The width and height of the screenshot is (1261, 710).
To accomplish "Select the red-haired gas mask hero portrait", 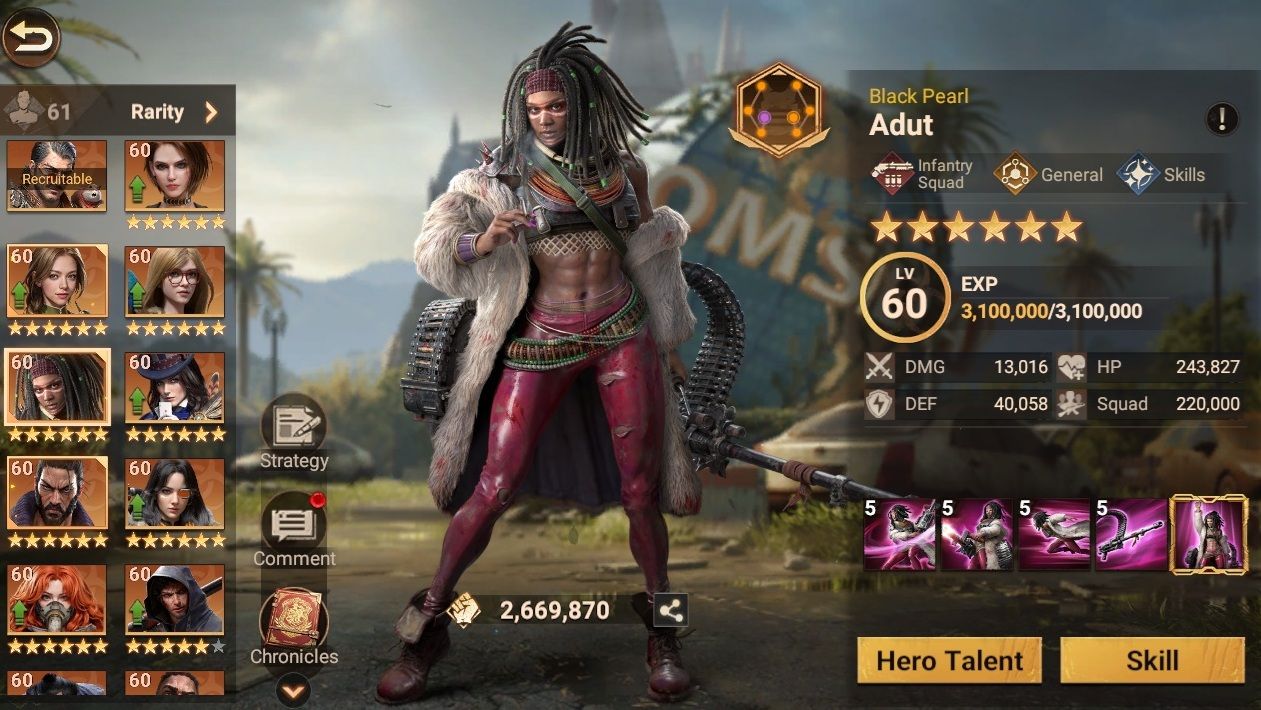I will tap(57, 599).
